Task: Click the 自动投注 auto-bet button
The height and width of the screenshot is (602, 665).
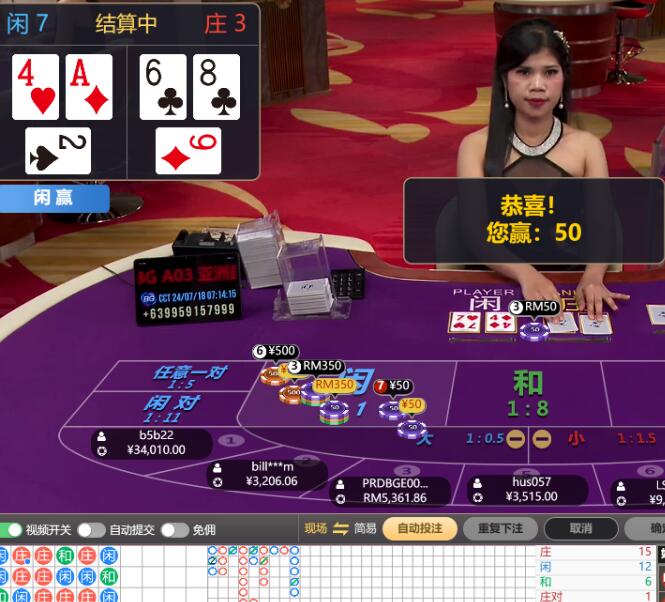Action: click(x=419, y=528)
